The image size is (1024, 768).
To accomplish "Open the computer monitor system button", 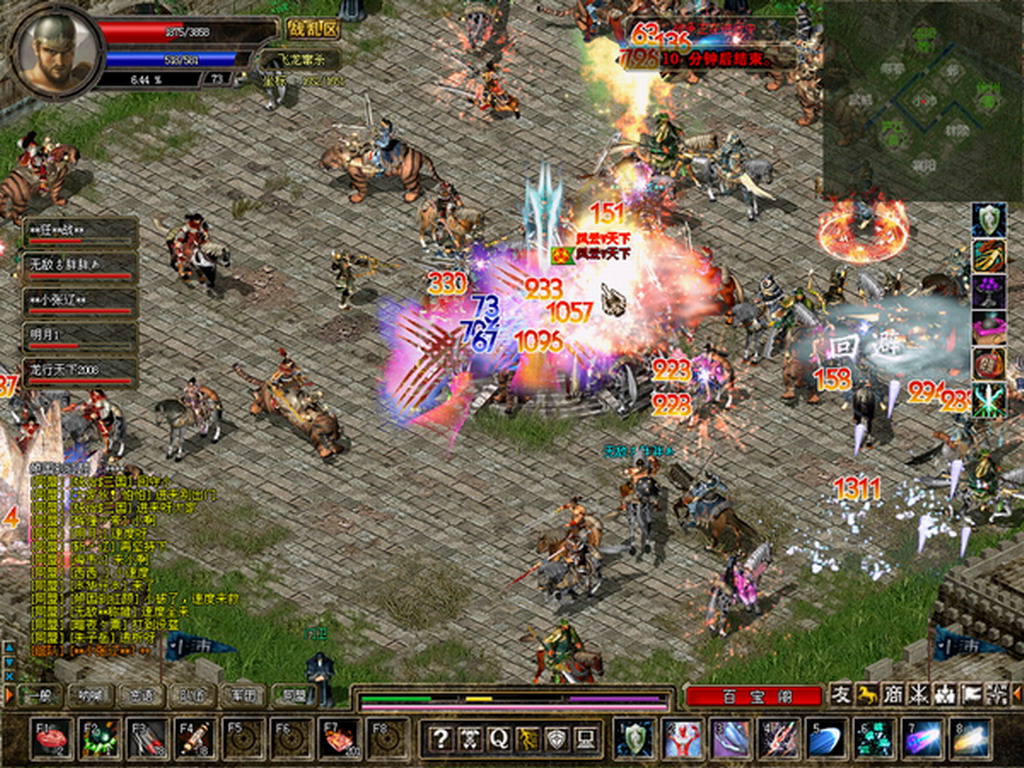I will tap(586, 739).
